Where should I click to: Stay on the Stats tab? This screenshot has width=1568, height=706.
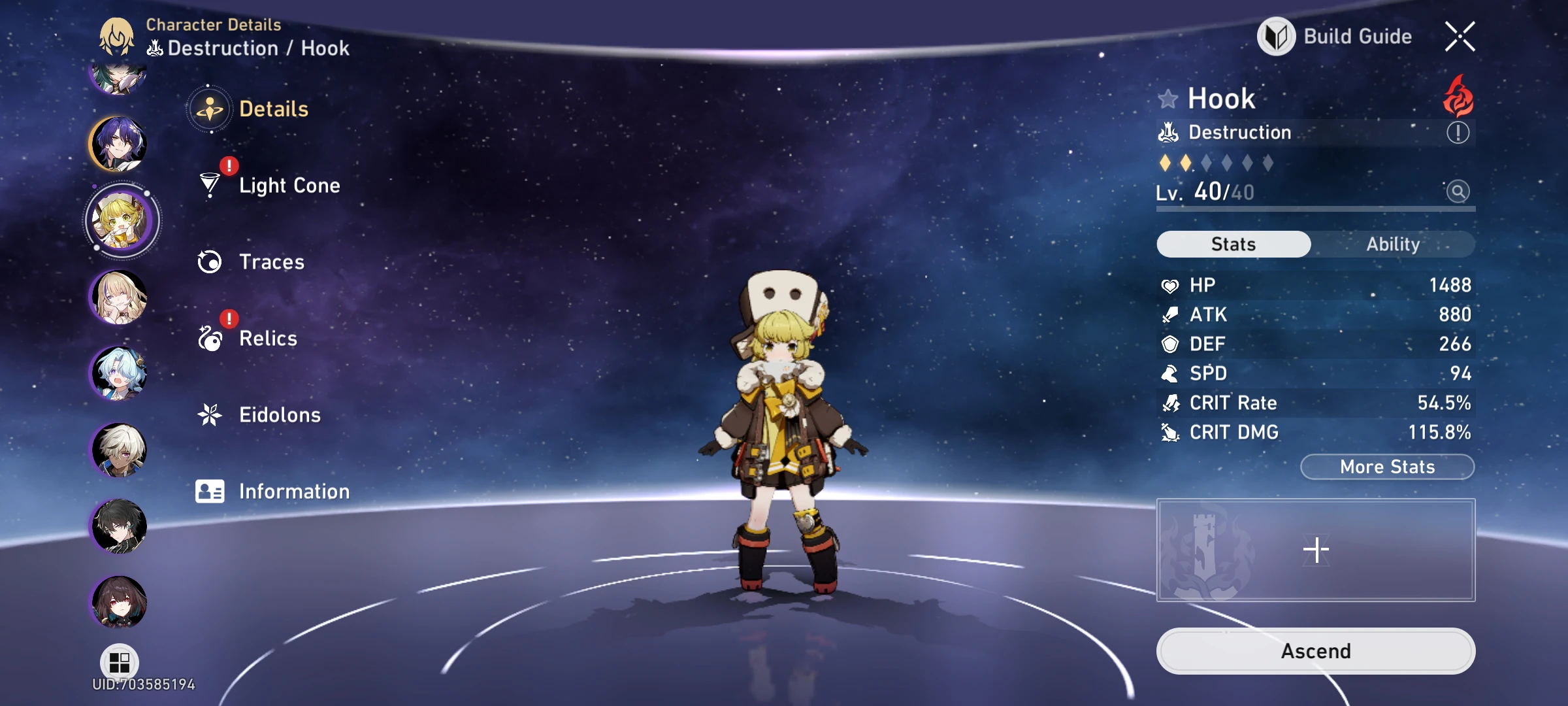pos(1233,244)
